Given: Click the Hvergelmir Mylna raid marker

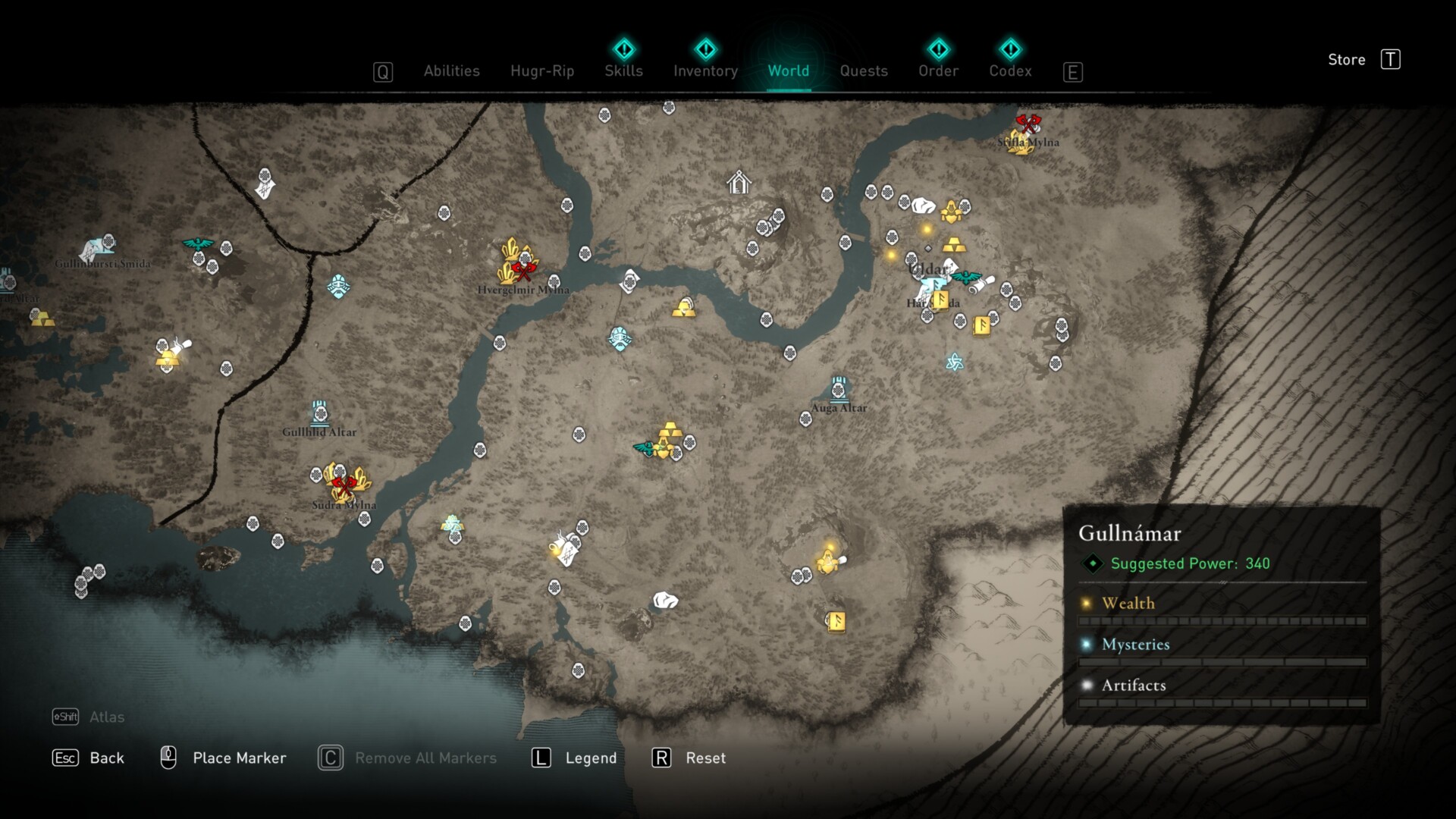Looking at the screenshot, I should click(x=523, y=270).
